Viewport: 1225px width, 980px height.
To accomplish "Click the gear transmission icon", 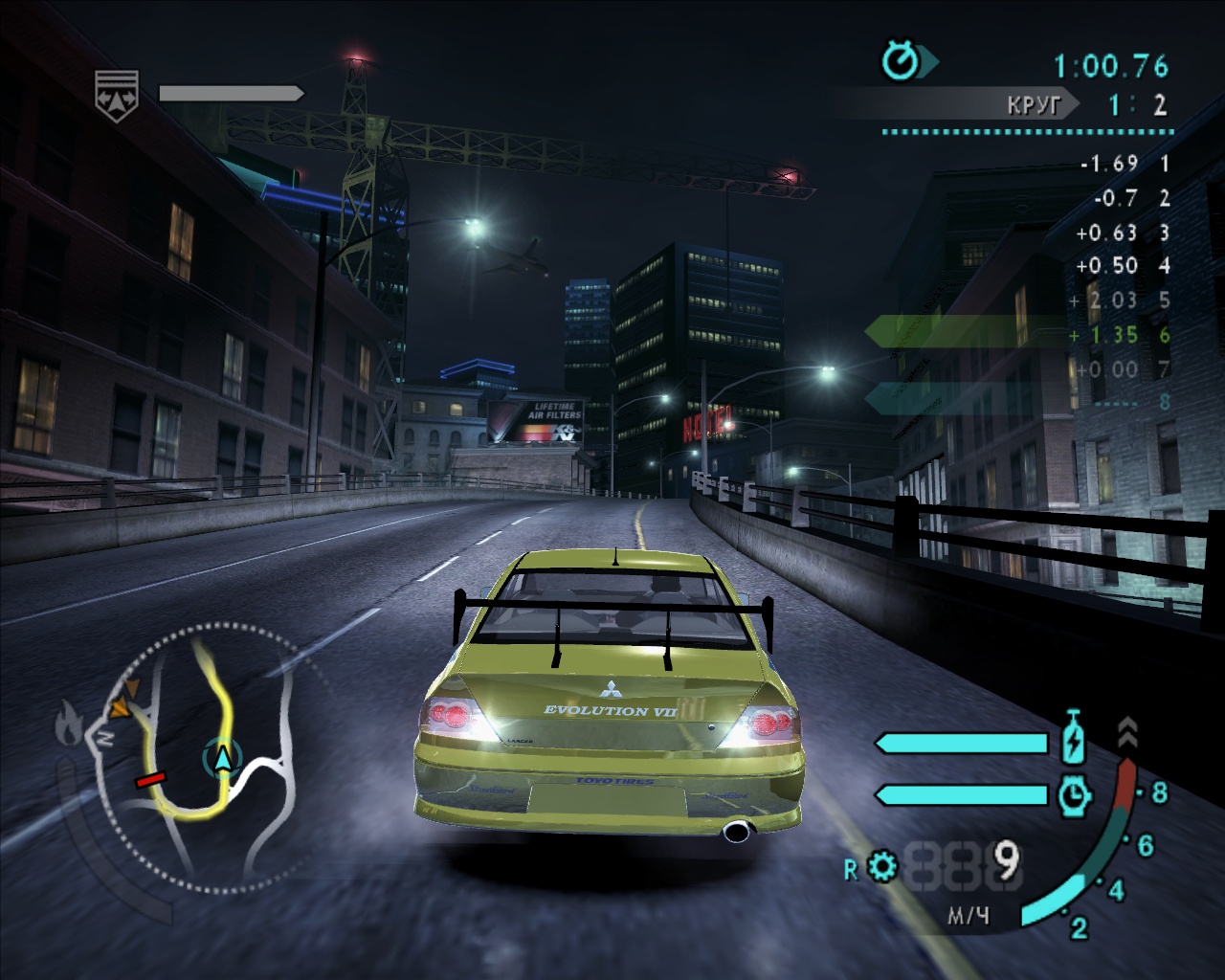I will pyautogui.click(x=882, y=868).
